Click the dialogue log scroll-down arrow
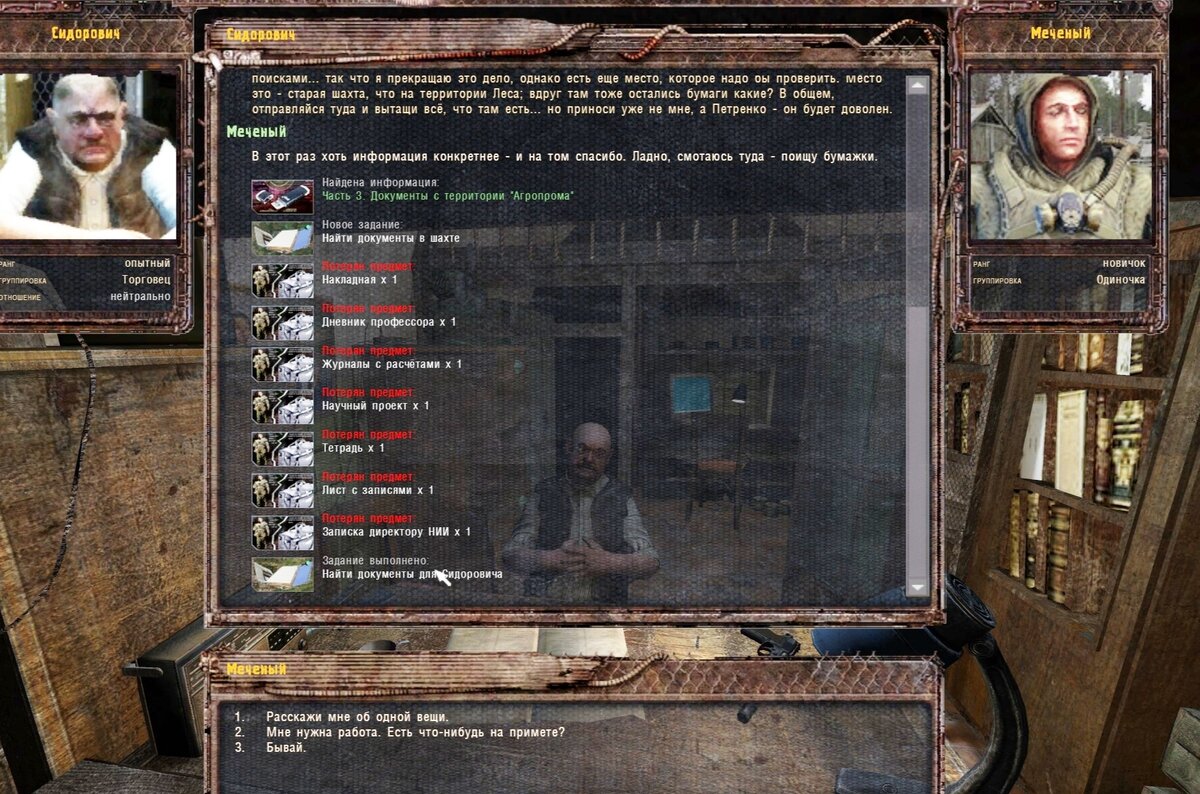 pos(917,587)
